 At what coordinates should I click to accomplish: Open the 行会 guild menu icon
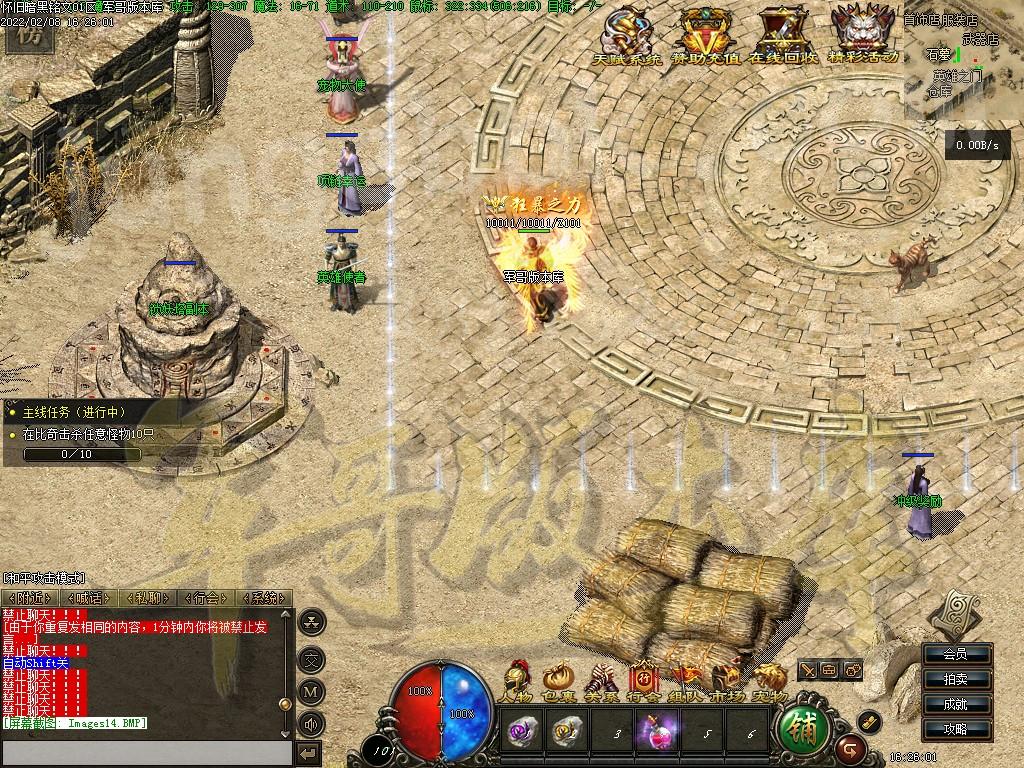(x=643, y=680)
